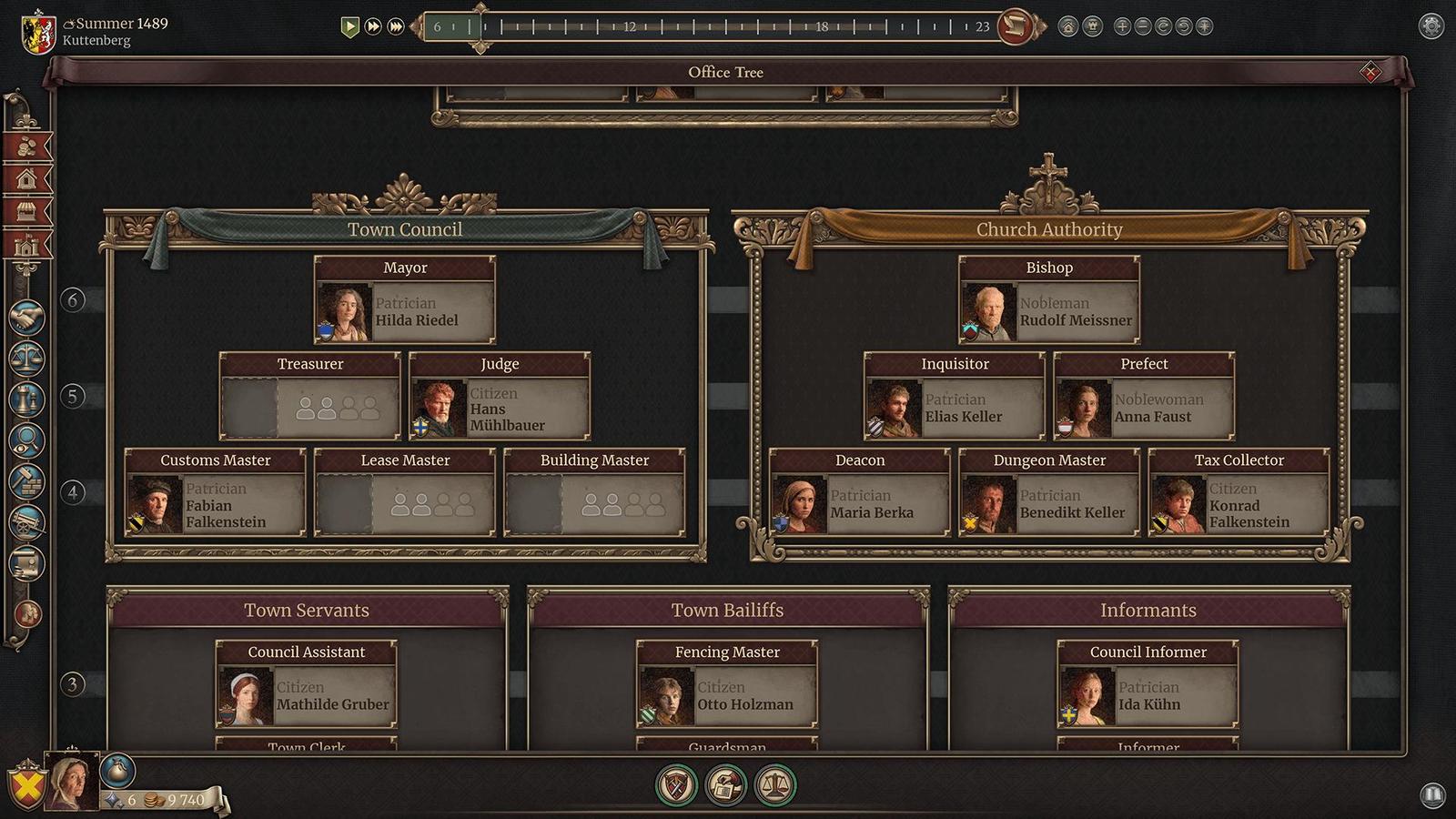Select the hammer and bricks construction sidebar icon
Viewport: 1456px width, 819px height.
(25, 480)
